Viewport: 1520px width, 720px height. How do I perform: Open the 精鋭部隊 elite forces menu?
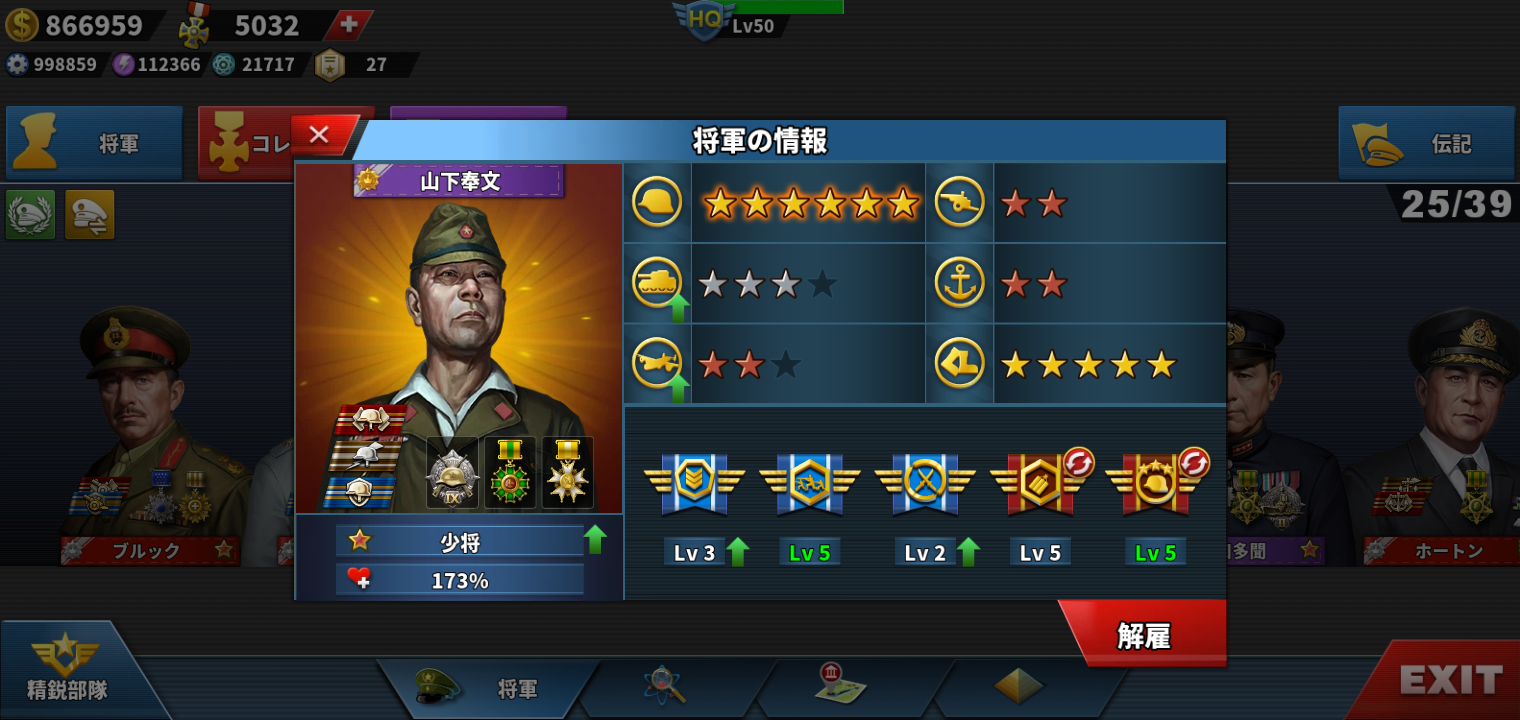(x=67, y=670)
